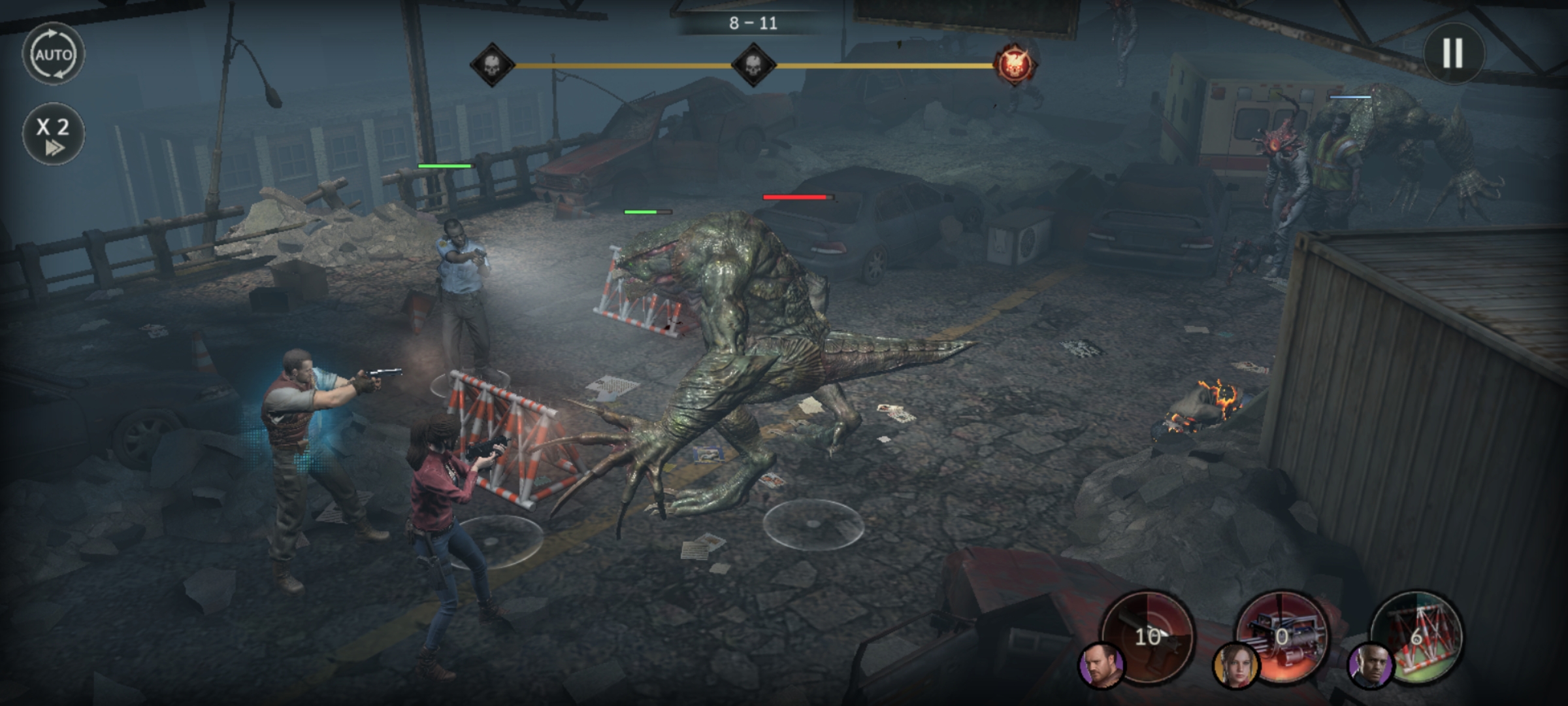This screenshot has width=1568, height=706.
Task: Use the barricade skill
Action: (1418, 634)
